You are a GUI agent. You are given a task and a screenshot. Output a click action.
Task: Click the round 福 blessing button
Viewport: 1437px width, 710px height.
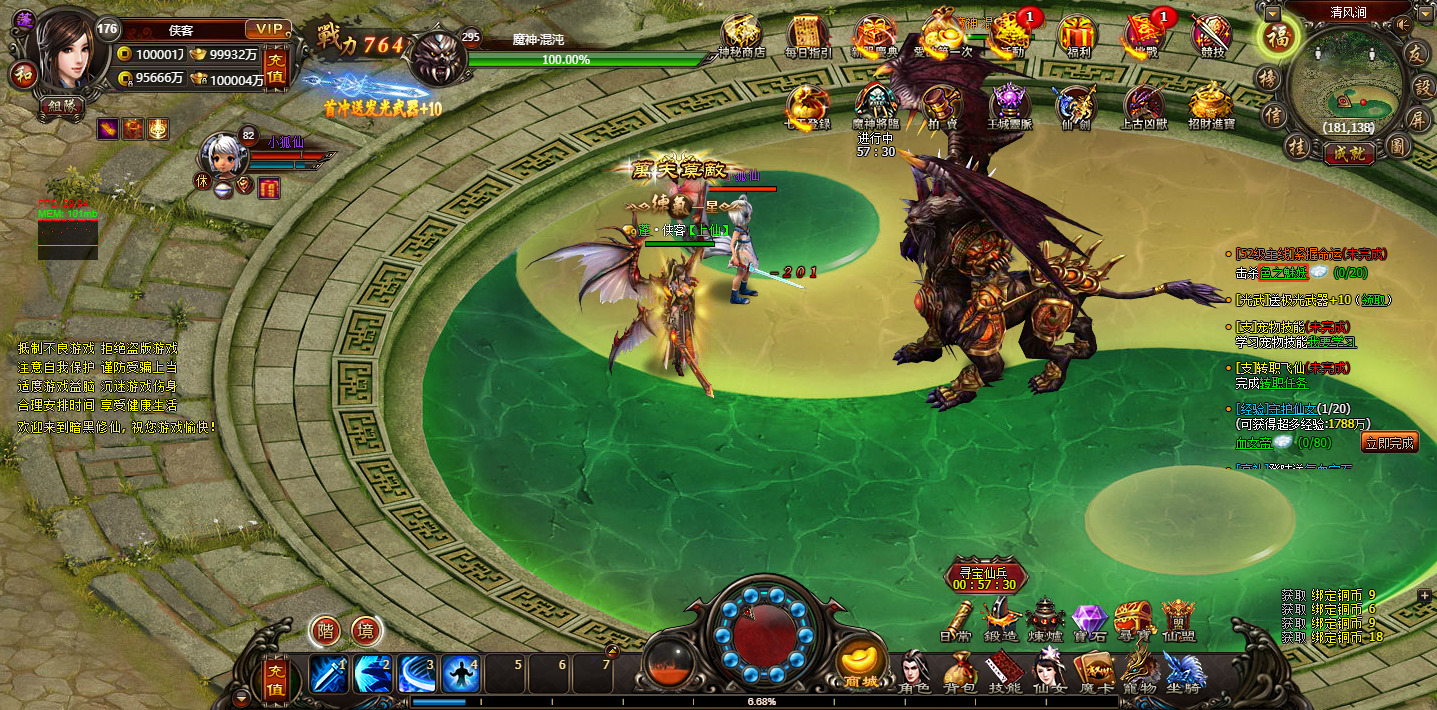click(x=1276, y=38)
